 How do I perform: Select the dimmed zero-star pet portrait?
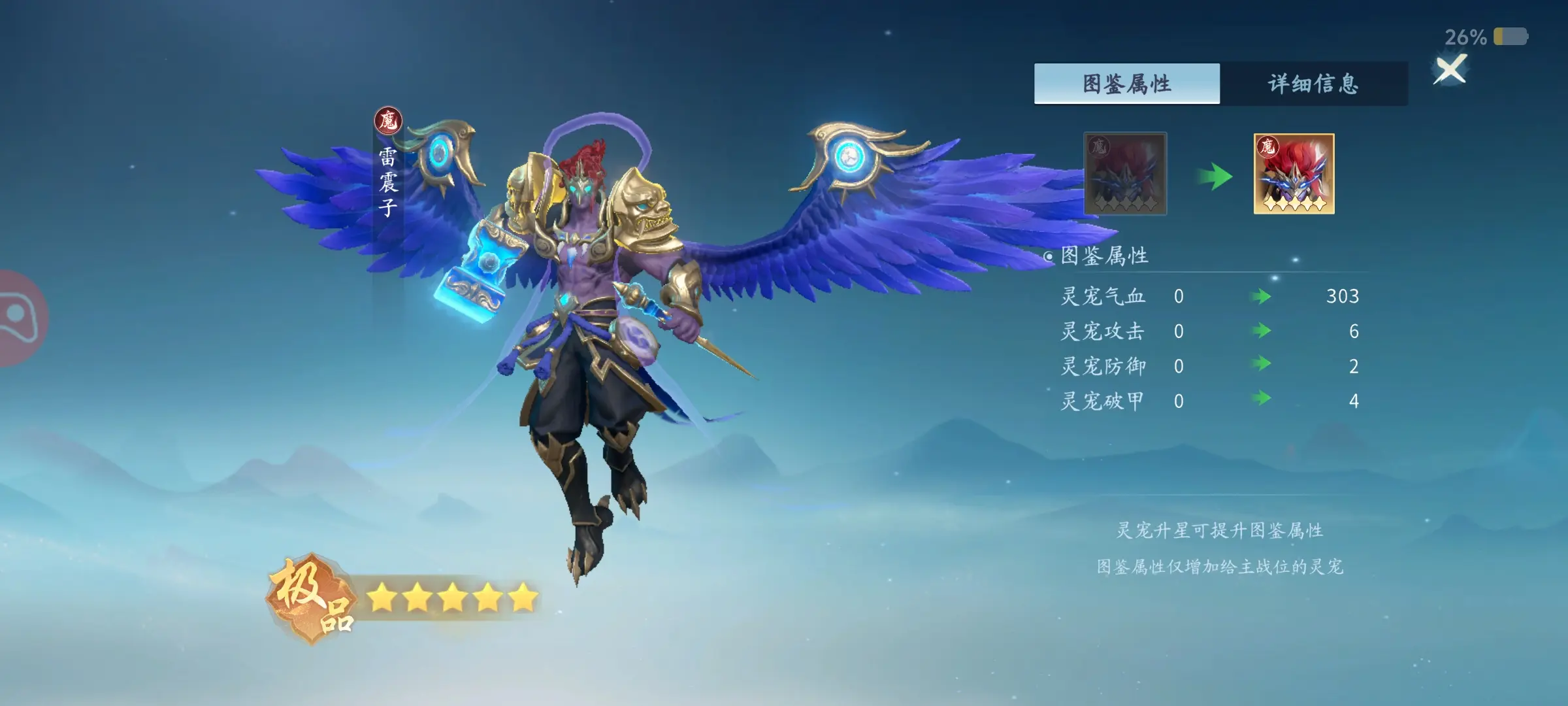[1125, 174]
